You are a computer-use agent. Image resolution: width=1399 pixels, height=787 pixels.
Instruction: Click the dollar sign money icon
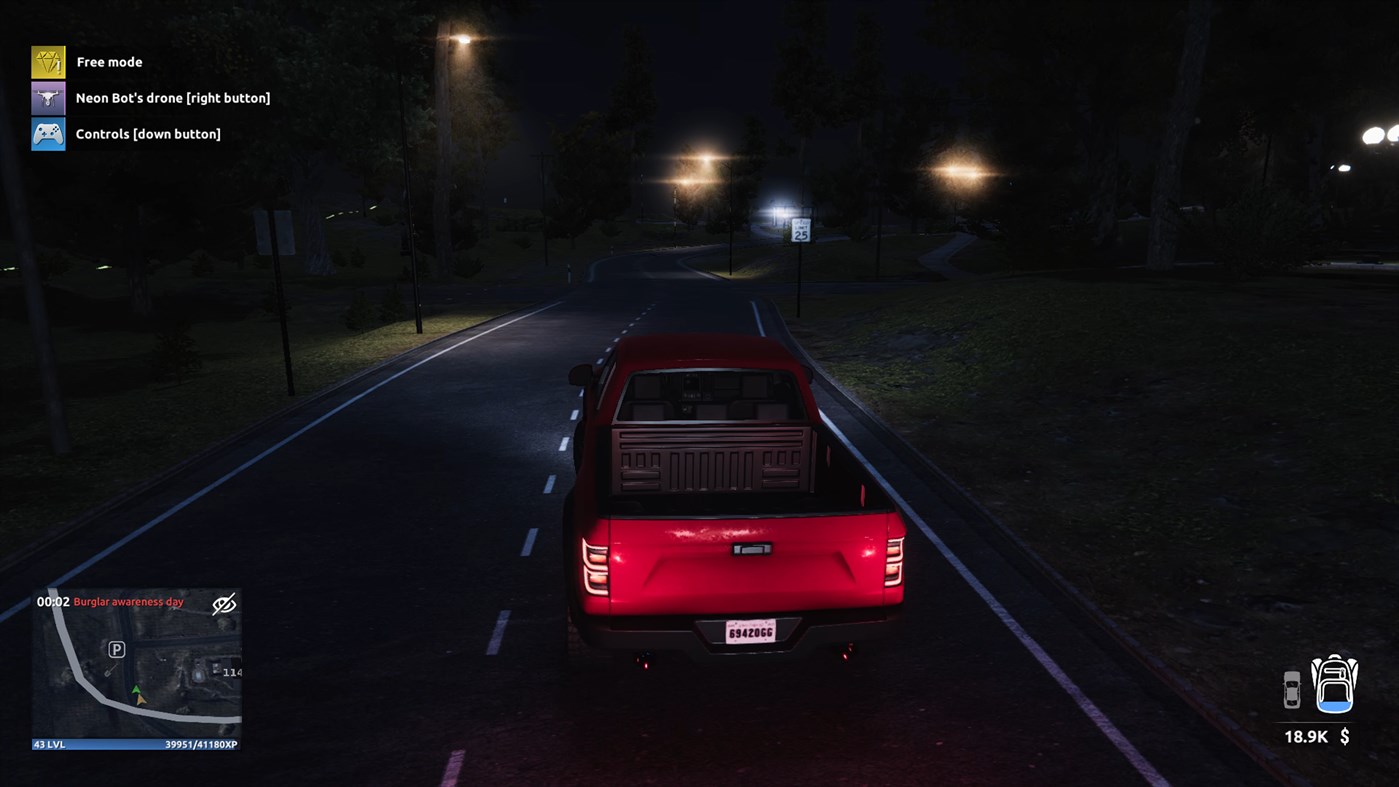[1344, 737]
